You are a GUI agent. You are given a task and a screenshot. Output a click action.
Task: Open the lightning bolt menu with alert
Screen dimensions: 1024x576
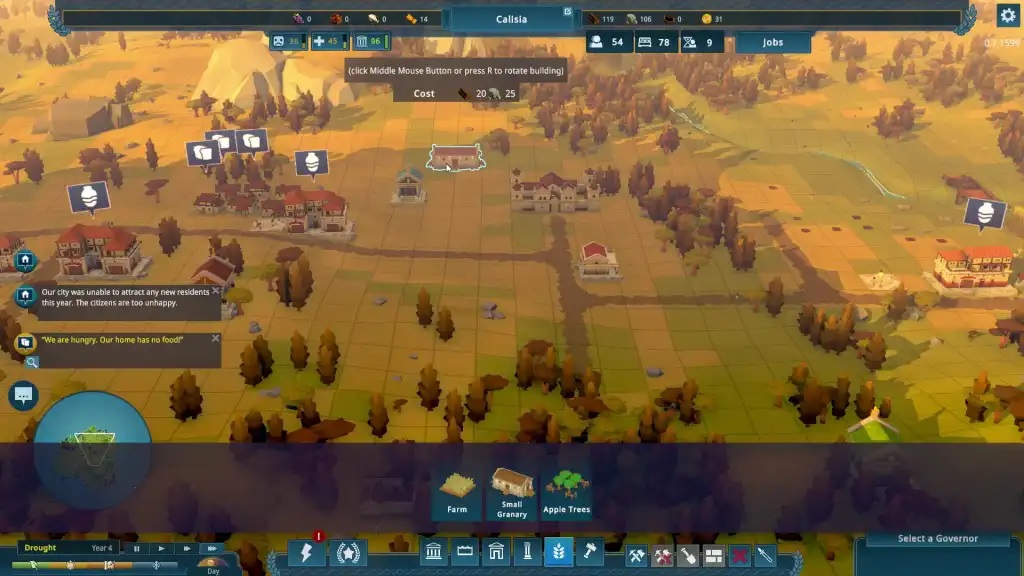pos(307,553)
